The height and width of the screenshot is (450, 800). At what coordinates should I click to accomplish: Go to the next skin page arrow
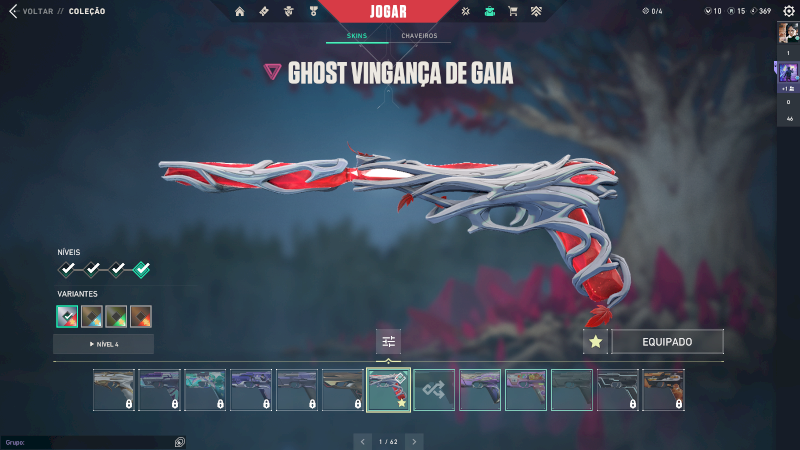tap(414, 440)
